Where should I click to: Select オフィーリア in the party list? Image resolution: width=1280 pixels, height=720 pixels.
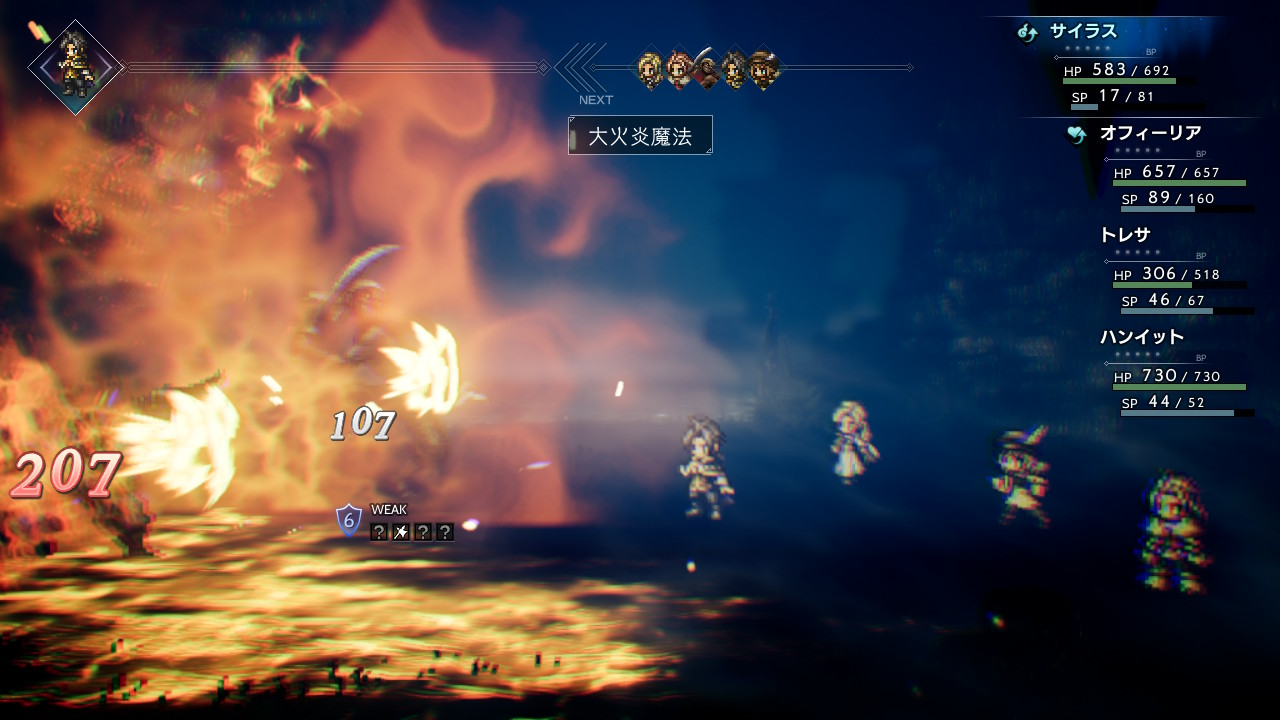point(1150,133)
